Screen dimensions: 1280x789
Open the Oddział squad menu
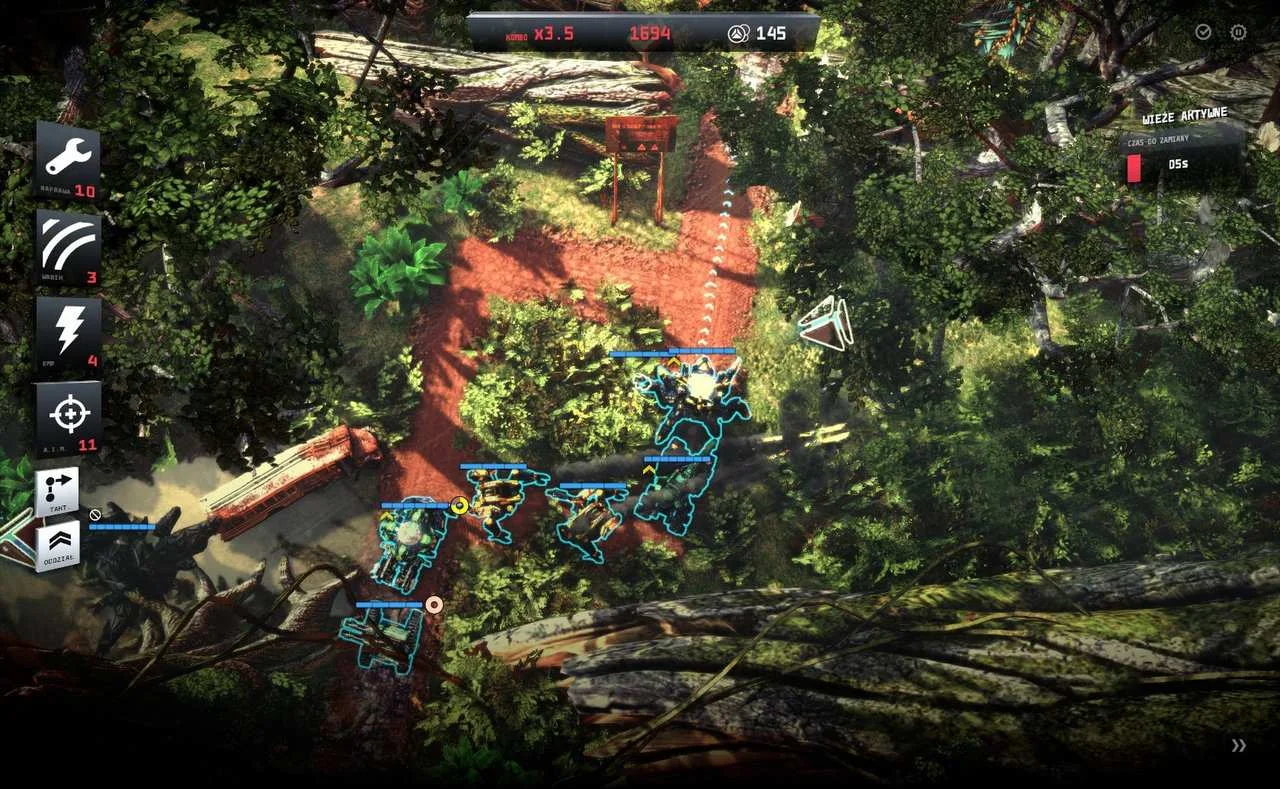pyautogui.click(x=57, y=546)
